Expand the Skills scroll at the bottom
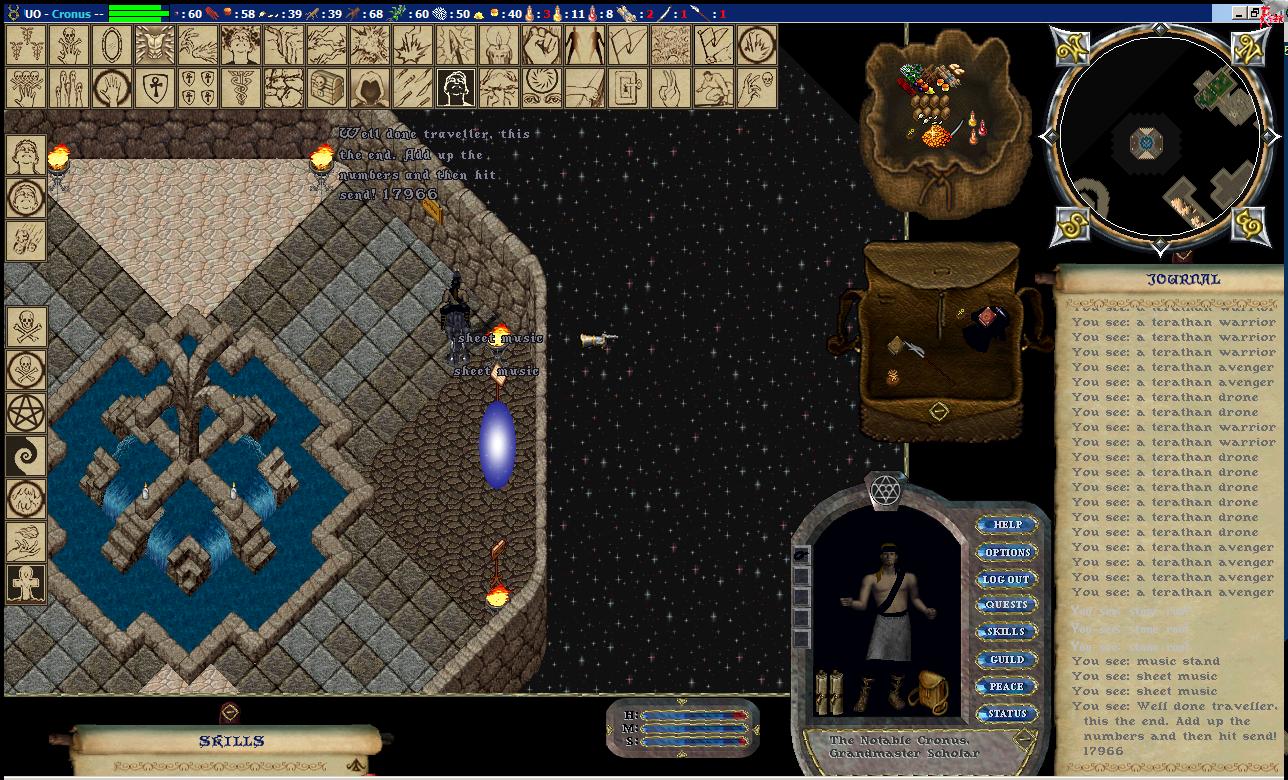The height and width of the screenshot is (780, 1288). point(231,742)
